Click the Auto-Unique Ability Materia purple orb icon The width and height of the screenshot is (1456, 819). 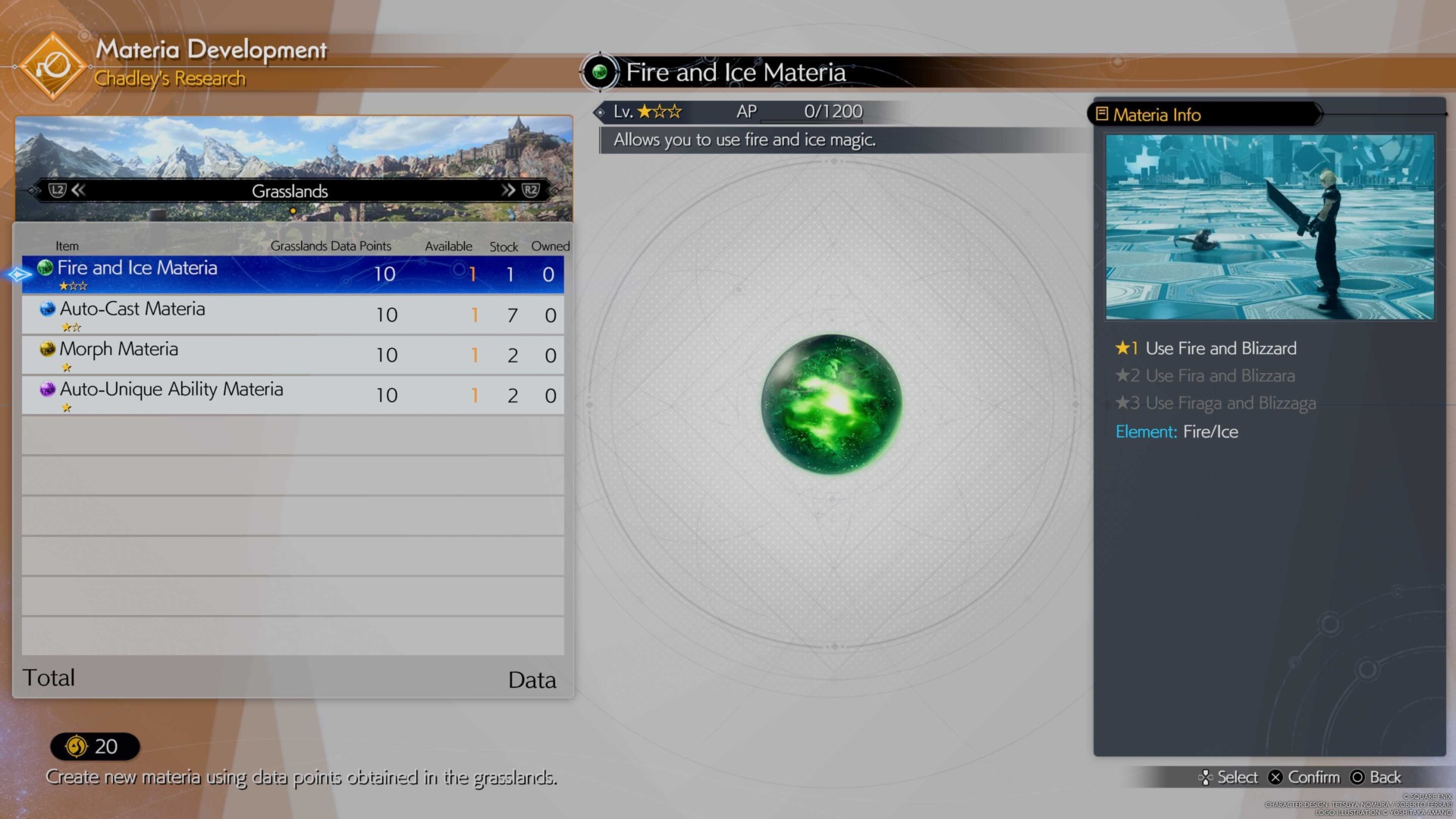click(x=47, y=389)
